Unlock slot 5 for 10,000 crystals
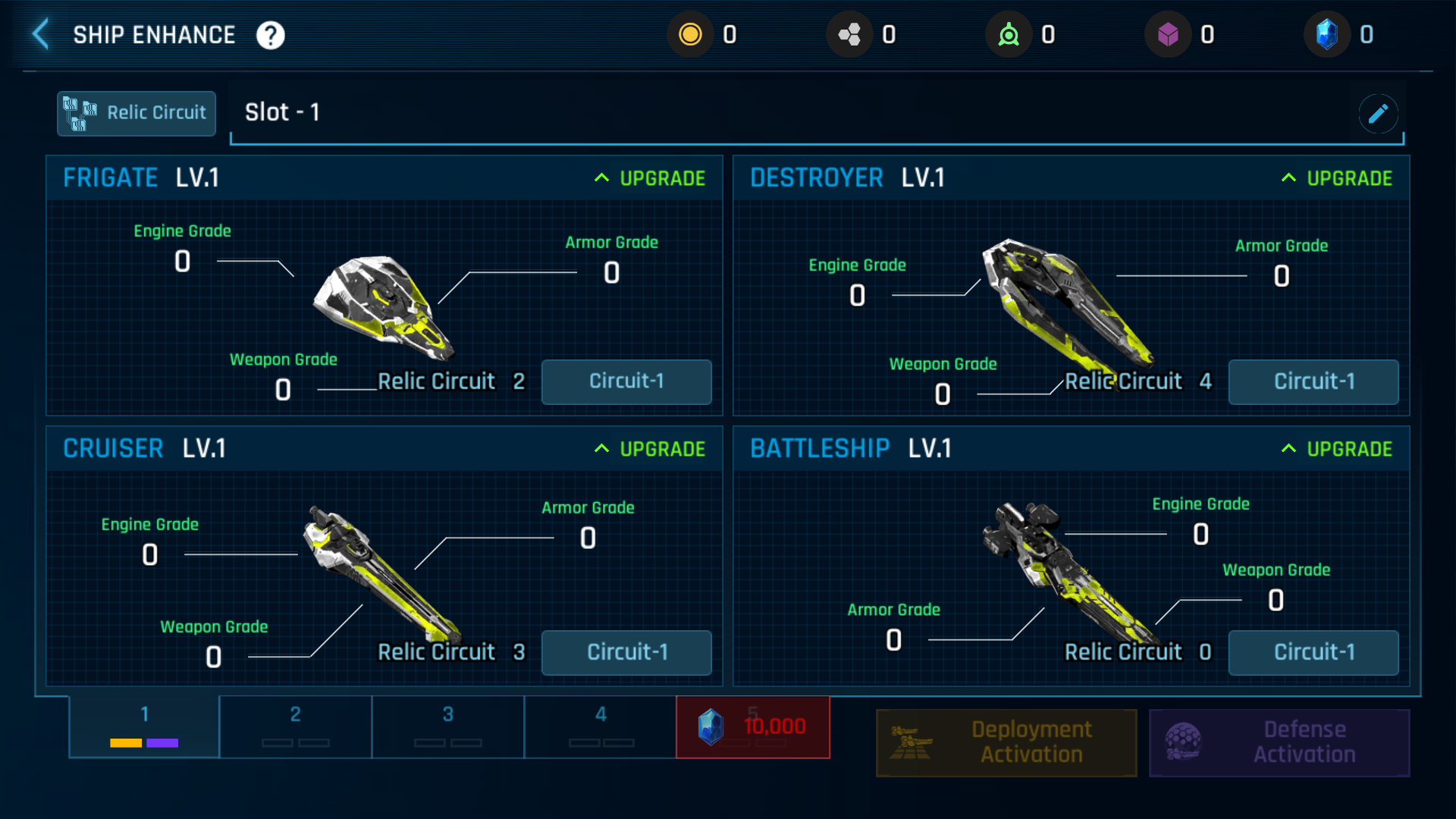This screenshot has height=819, width=1456. pyautogui.click(x=753, y=726)
